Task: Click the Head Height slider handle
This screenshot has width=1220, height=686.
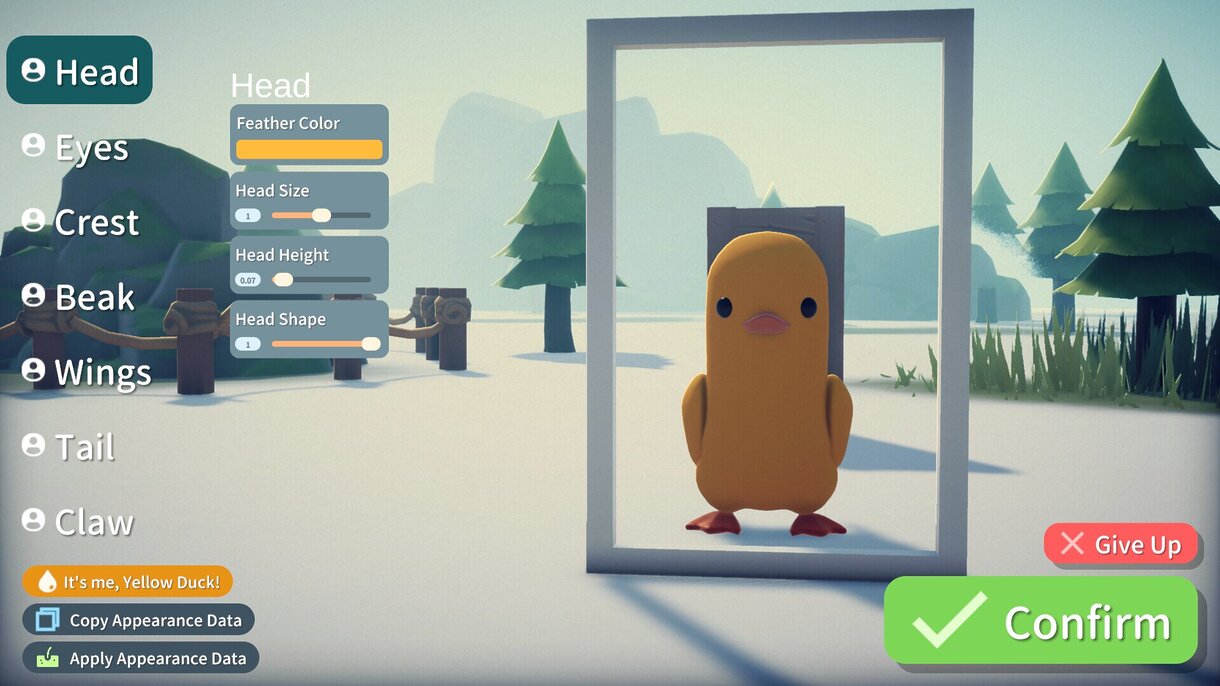Action: pyautogui.click(x=283, y=280)
